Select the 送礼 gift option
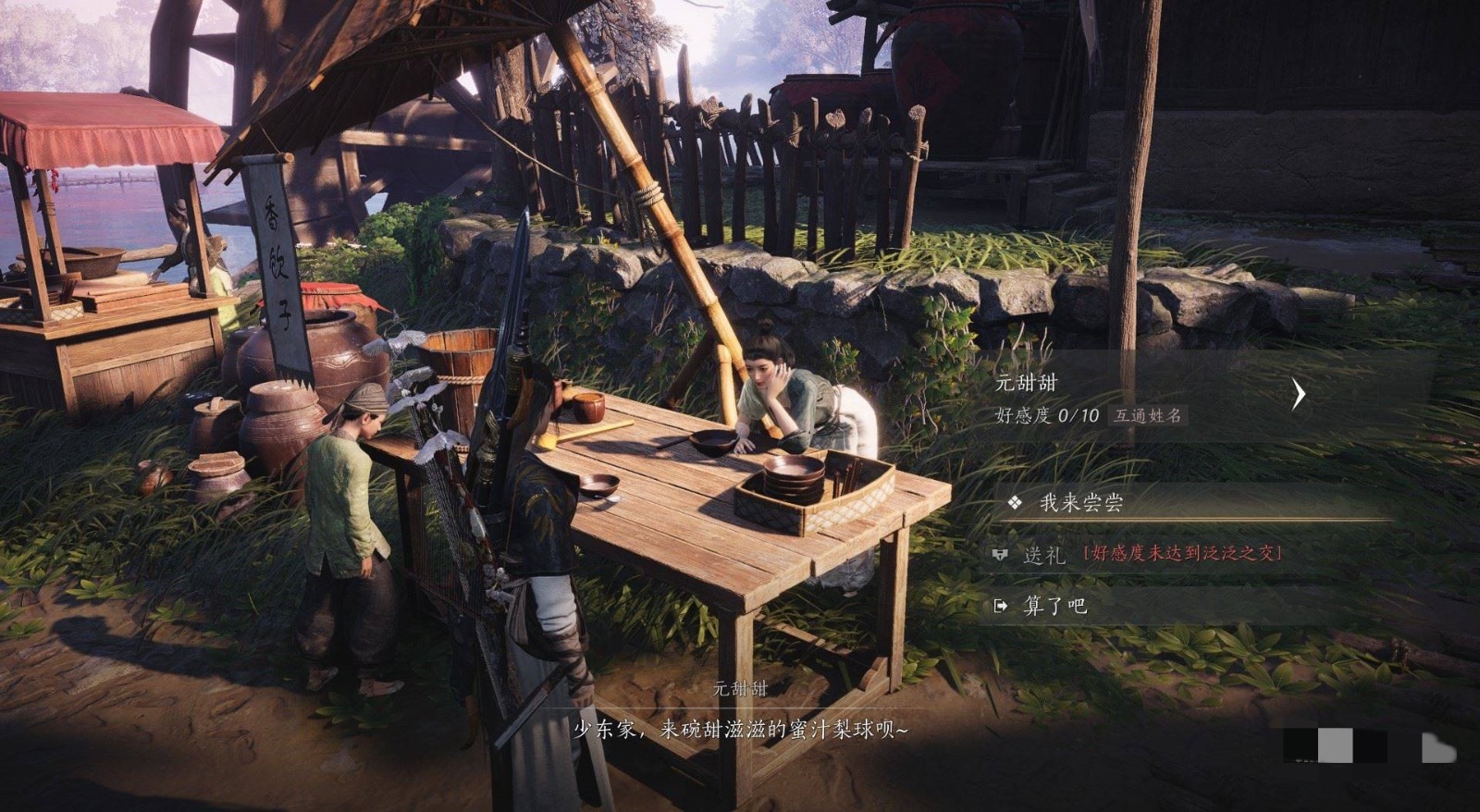Viewport: 1480px width, 812px height. click(x=1044, y=555)
